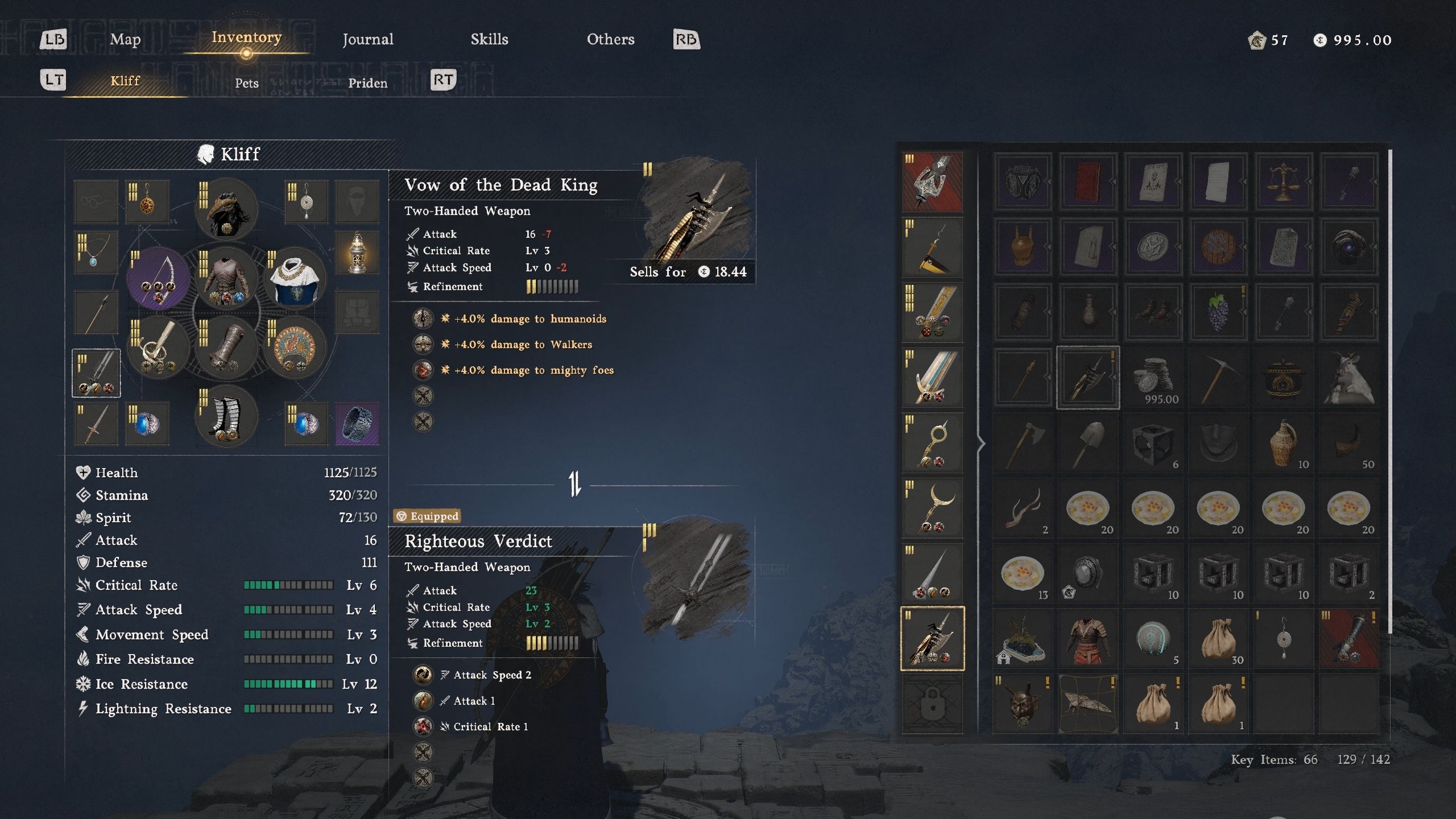1456x819 pixels.
Task: Go to the Skills tab
Action: point(489,39)
